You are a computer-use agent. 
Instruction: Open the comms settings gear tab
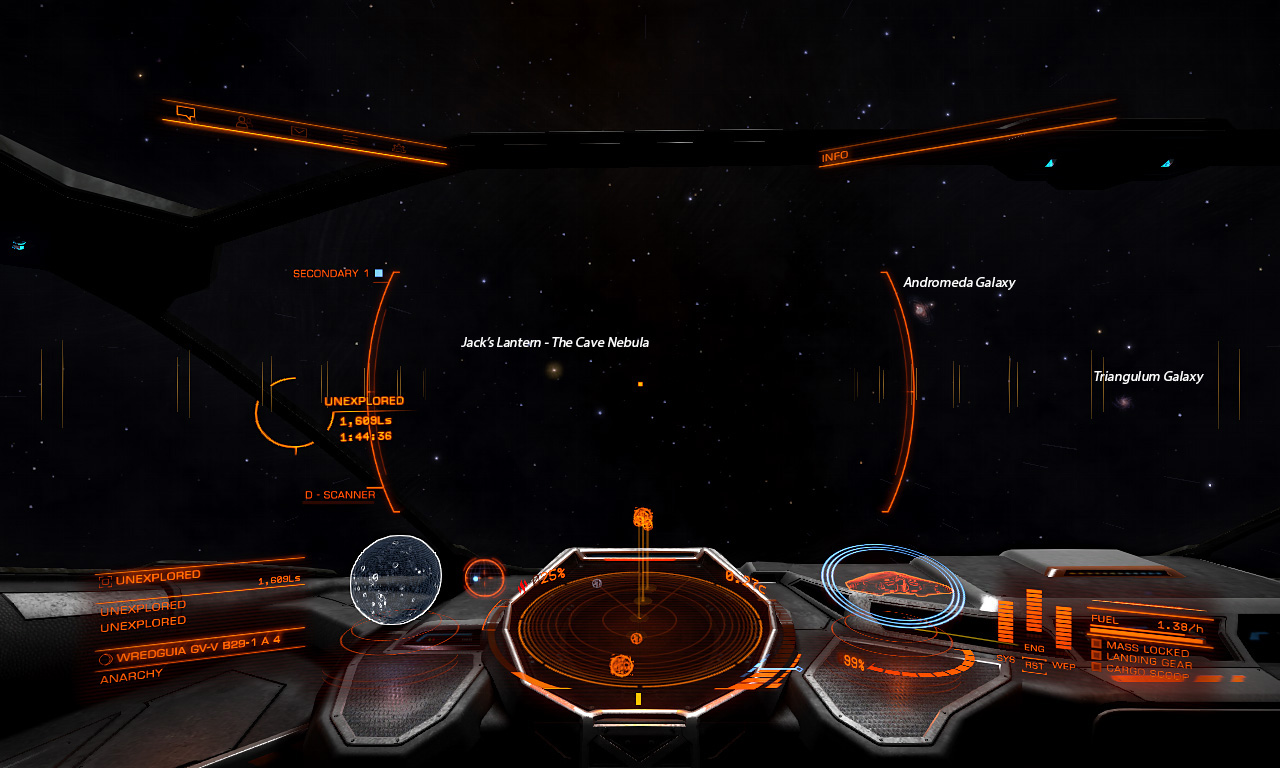tap(398, 148)
